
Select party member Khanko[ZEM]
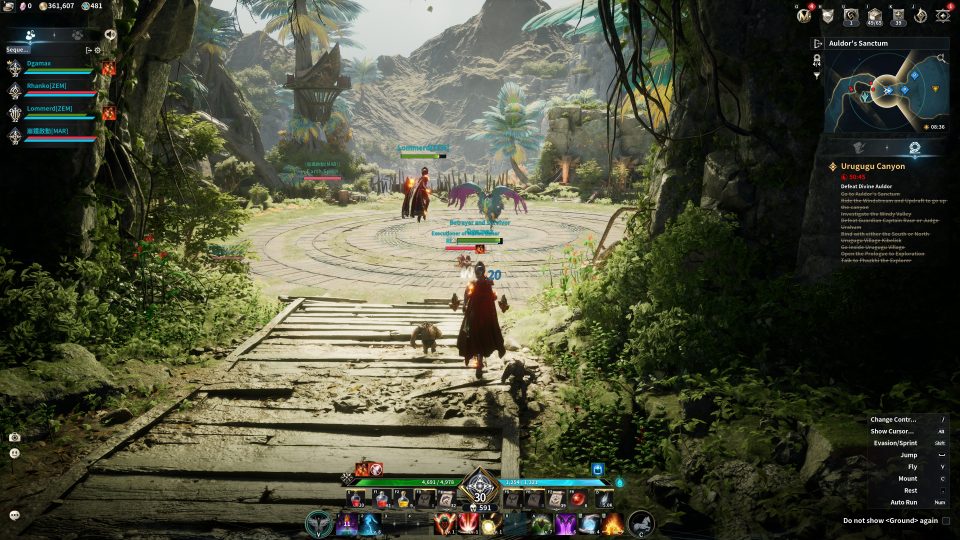48,88
